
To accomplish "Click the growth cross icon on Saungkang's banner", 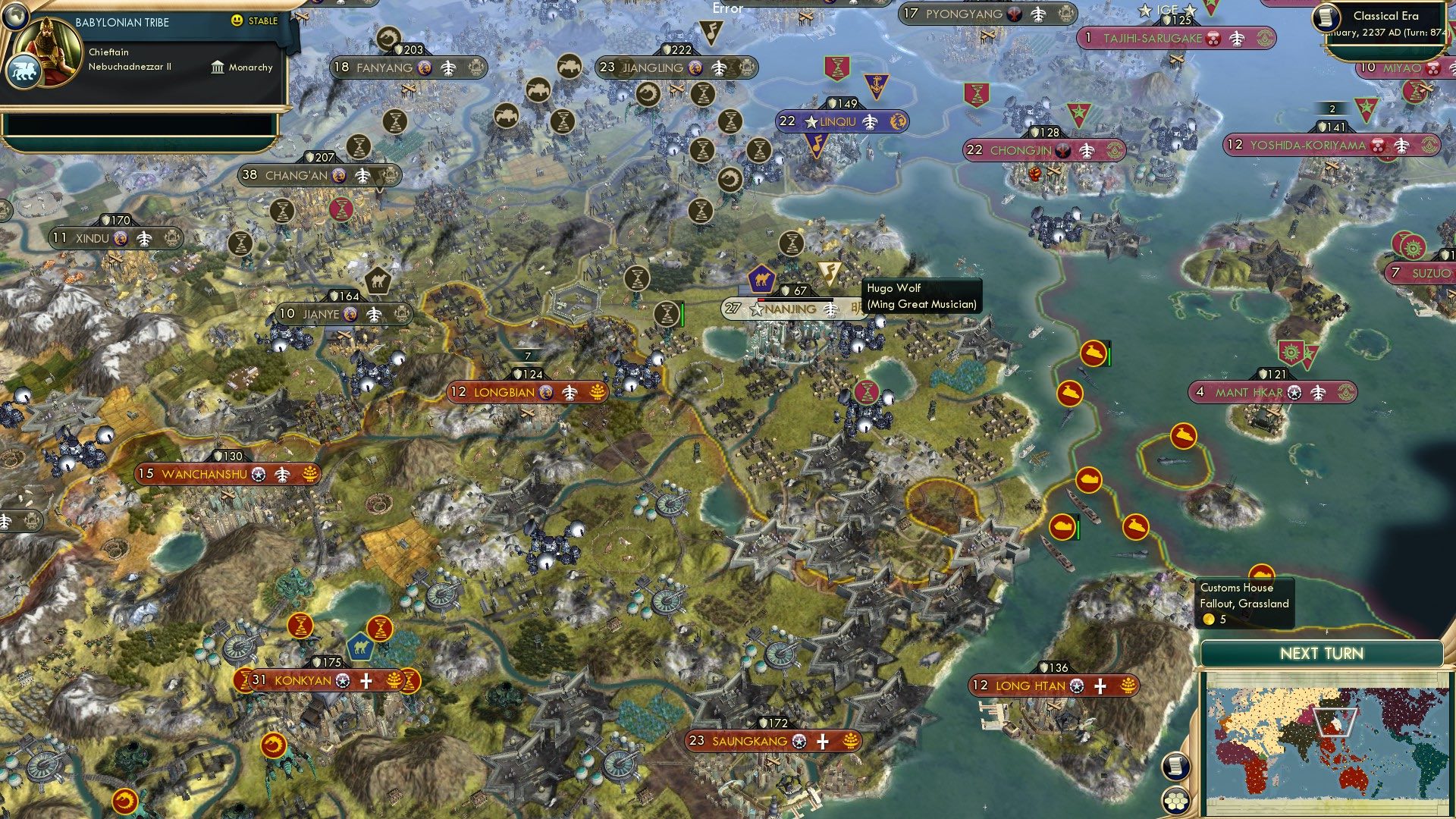I will tap(822, 742).
